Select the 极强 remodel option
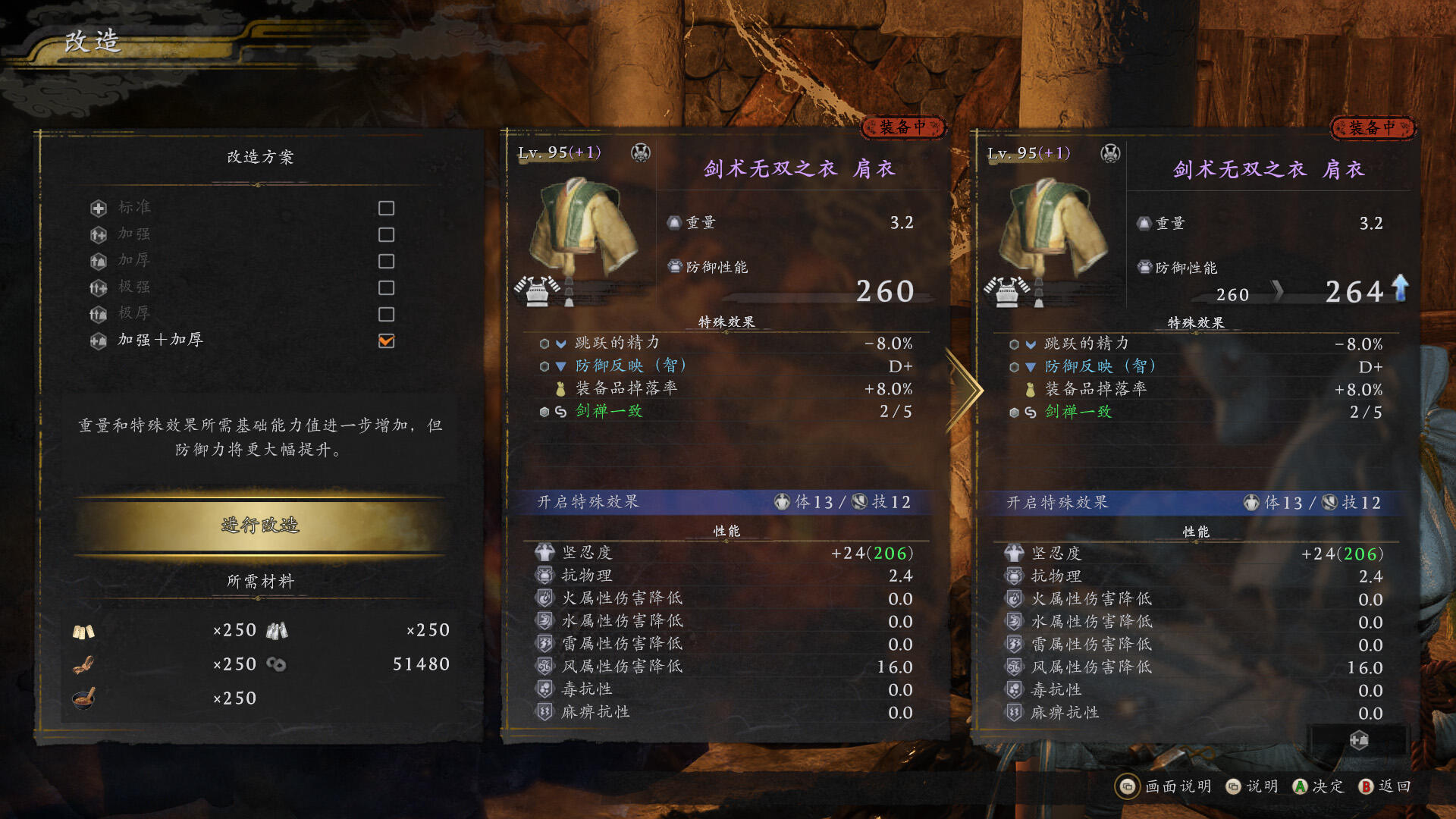Image resolution: width=1456 pixels, height=819 pixels. pyautogui.click(x=135, y=287)
